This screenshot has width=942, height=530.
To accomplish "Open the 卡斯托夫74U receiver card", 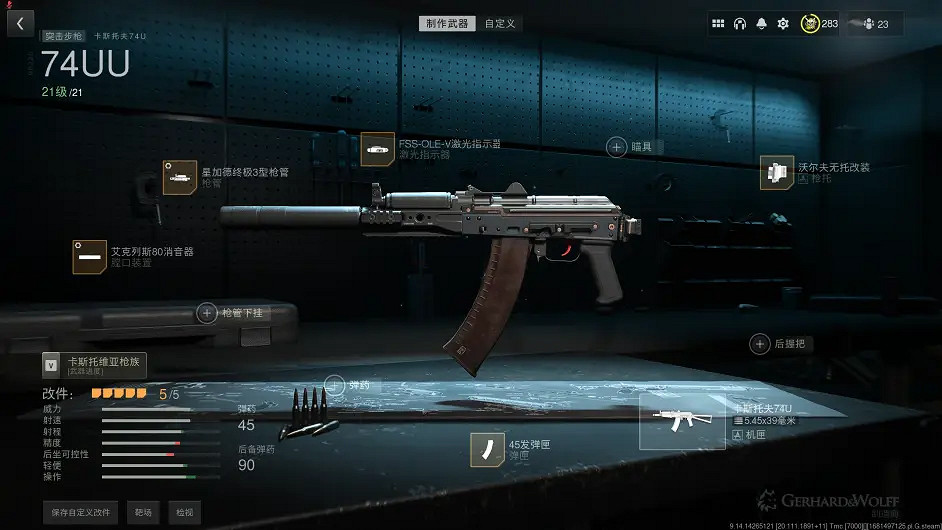I will click(682, 421).
